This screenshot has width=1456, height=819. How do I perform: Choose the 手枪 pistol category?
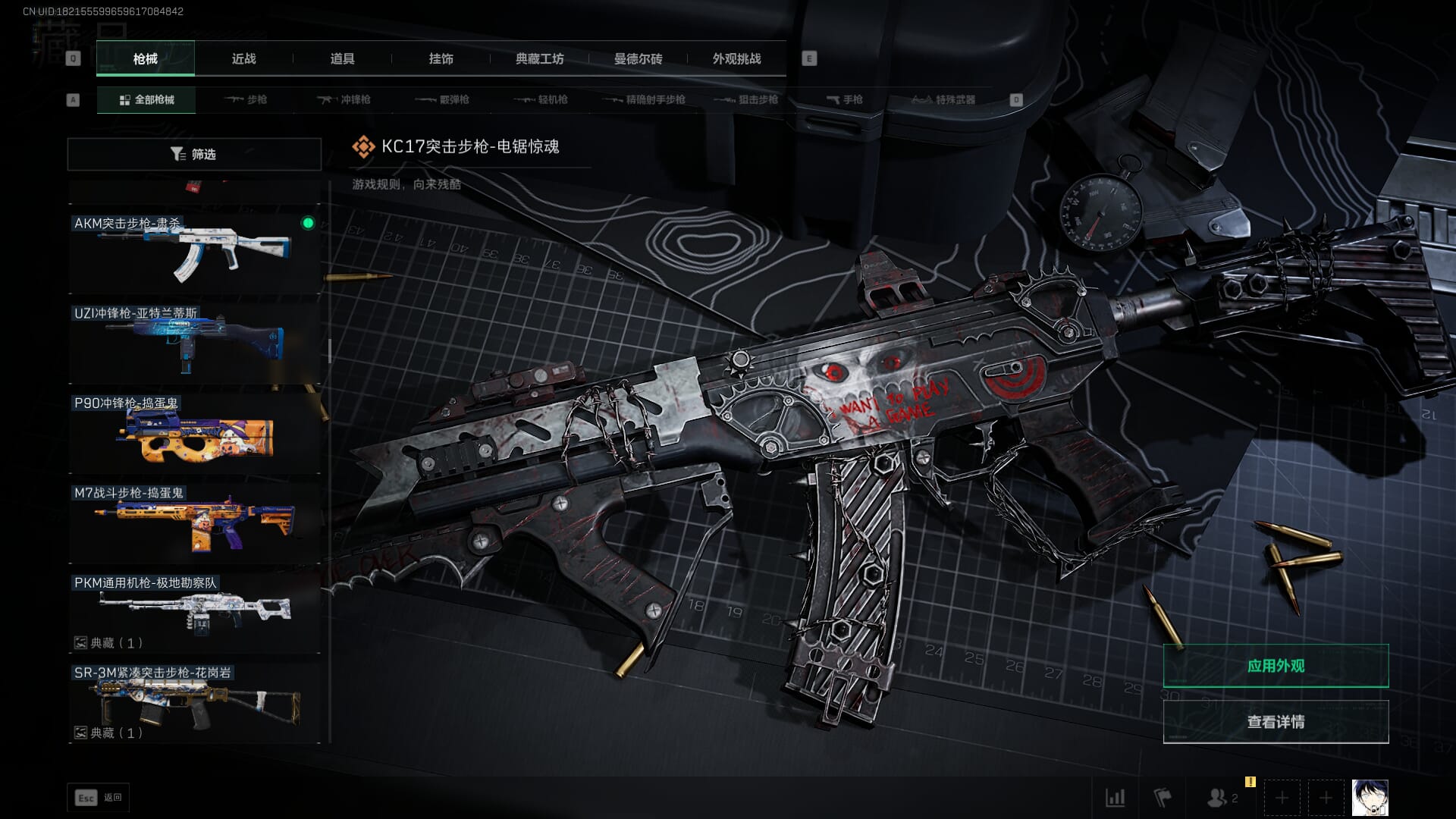844,99
